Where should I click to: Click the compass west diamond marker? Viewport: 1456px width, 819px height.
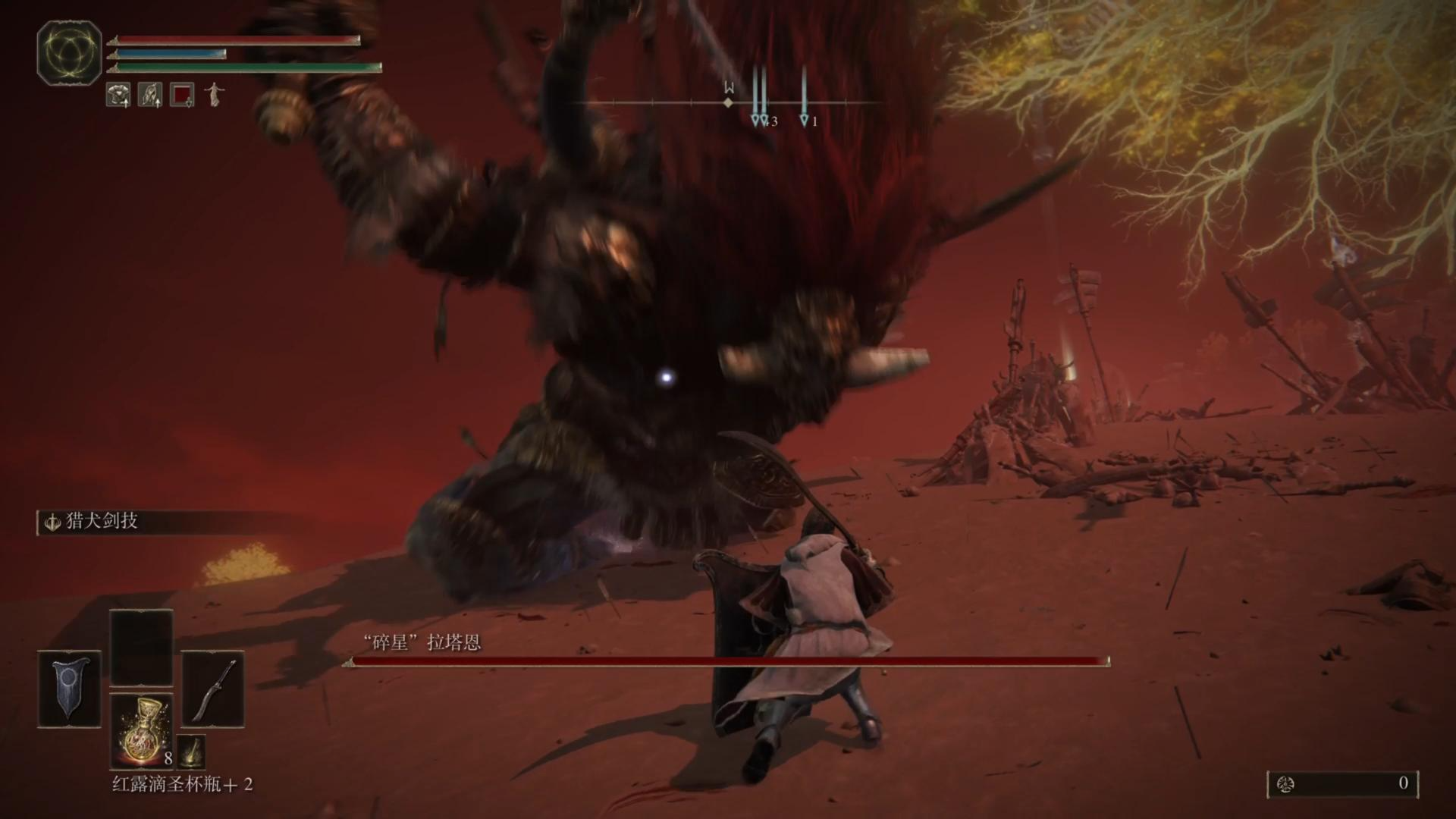coord(729,102)
